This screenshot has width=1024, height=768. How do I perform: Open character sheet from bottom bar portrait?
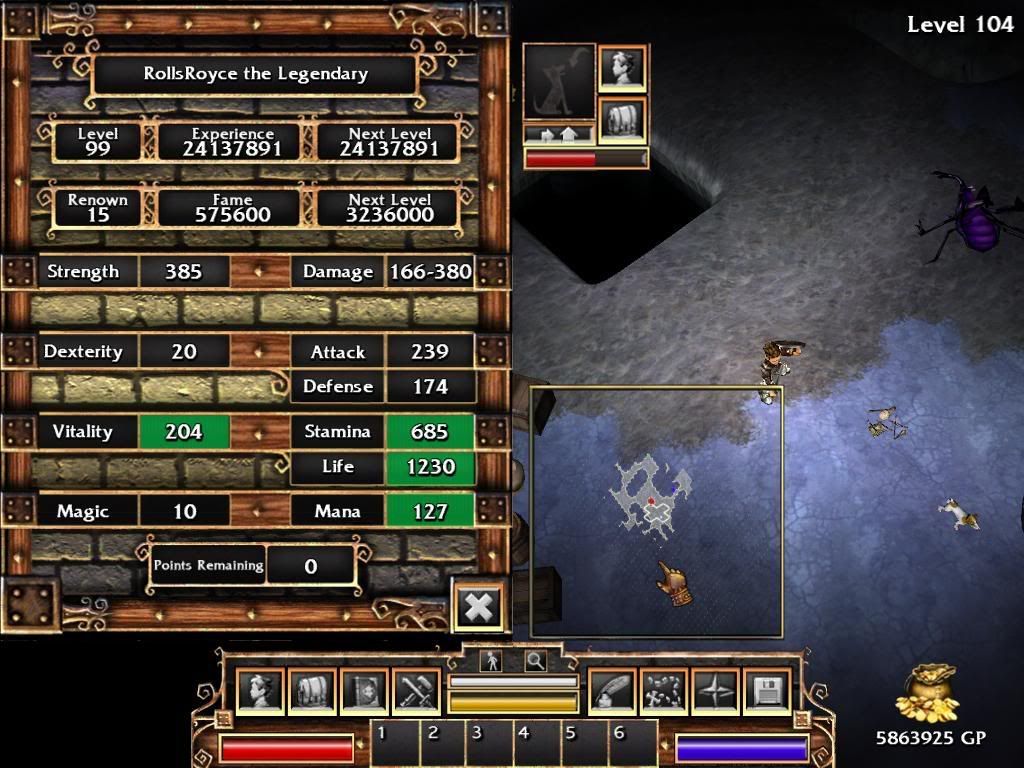pos(260,691)
